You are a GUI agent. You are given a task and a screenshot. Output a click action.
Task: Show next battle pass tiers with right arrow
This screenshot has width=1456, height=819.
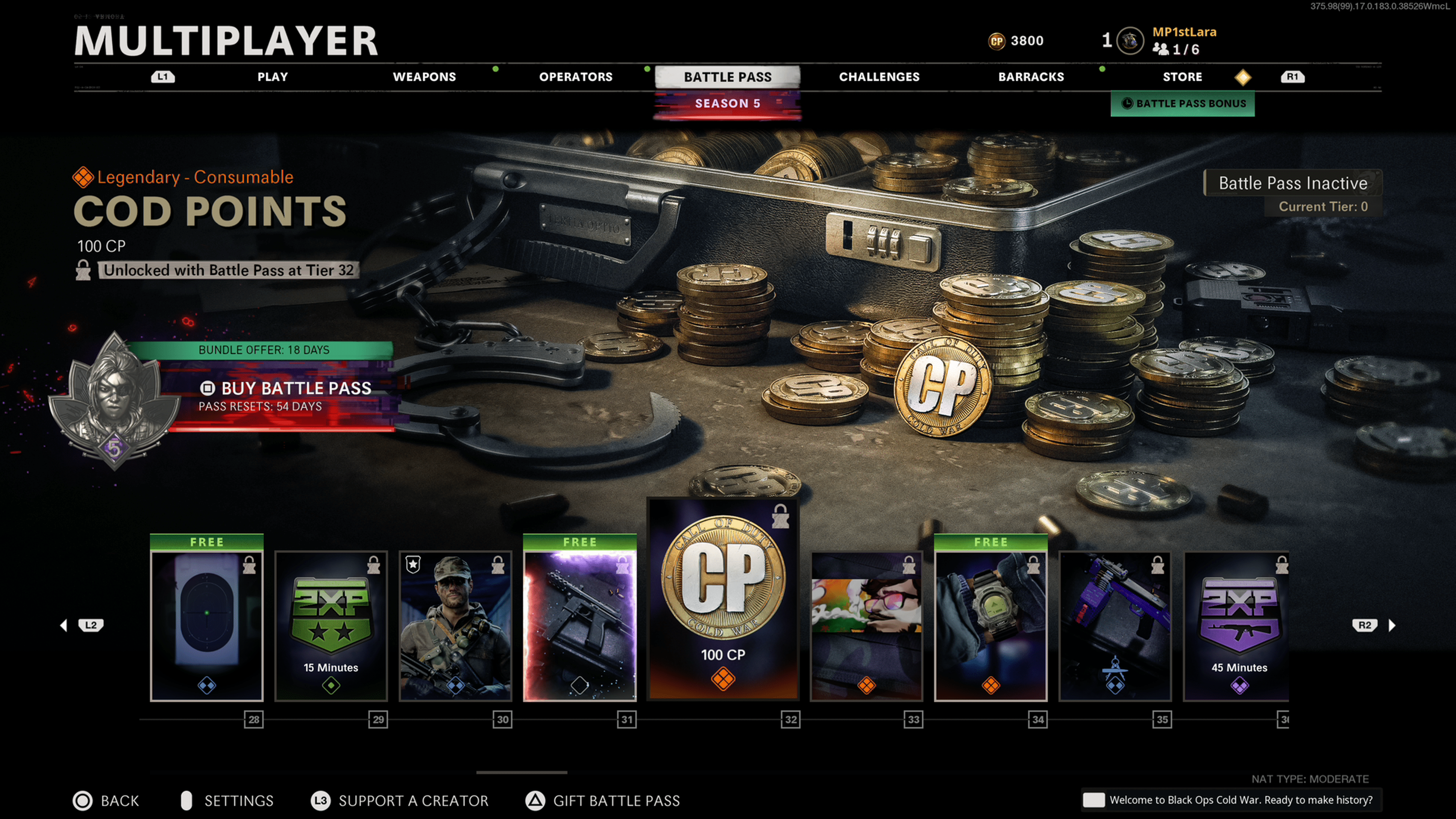pos(1392,625)
